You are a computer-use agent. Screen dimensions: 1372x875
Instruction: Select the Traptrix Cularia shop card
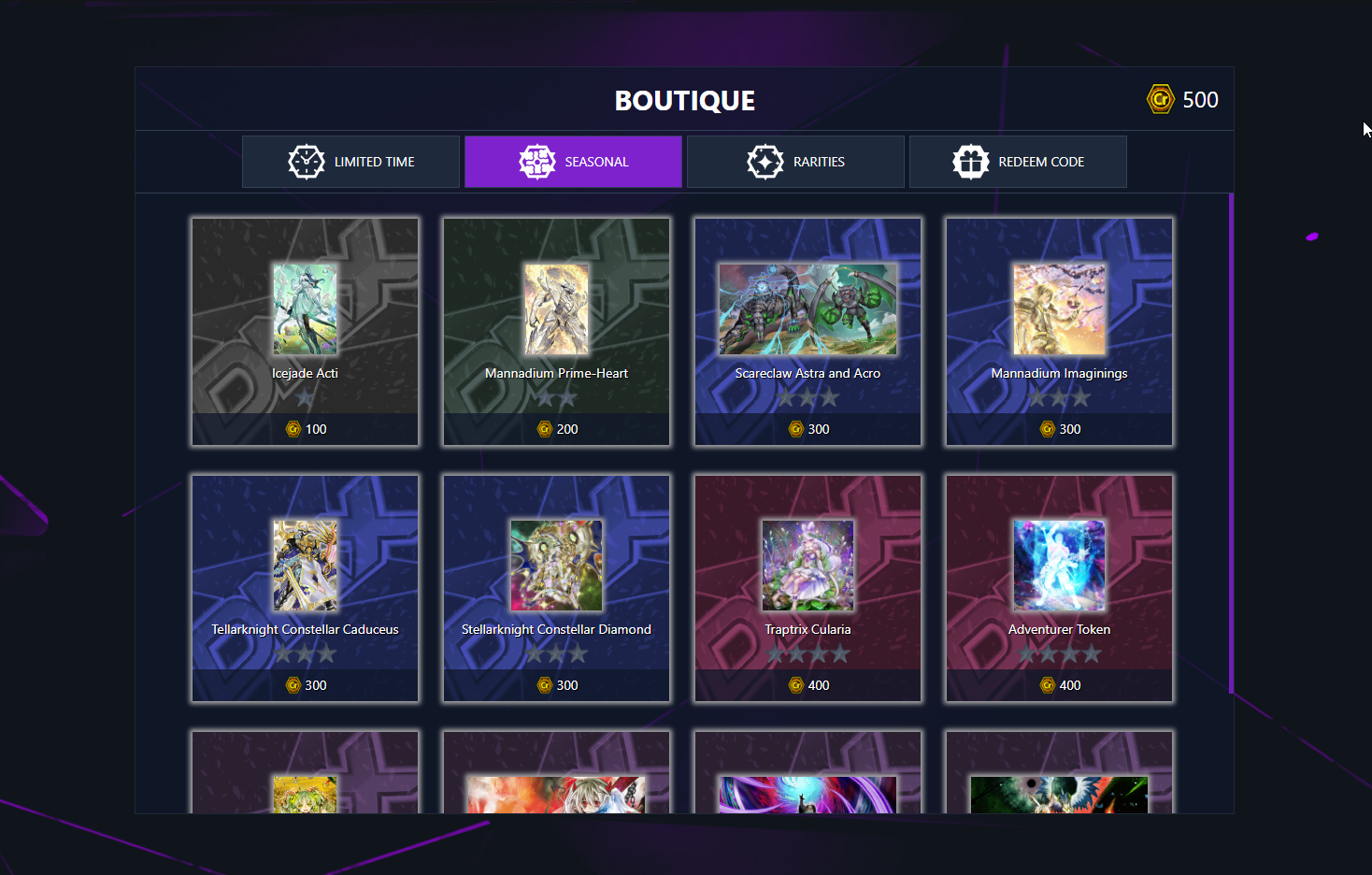[807, 588]
